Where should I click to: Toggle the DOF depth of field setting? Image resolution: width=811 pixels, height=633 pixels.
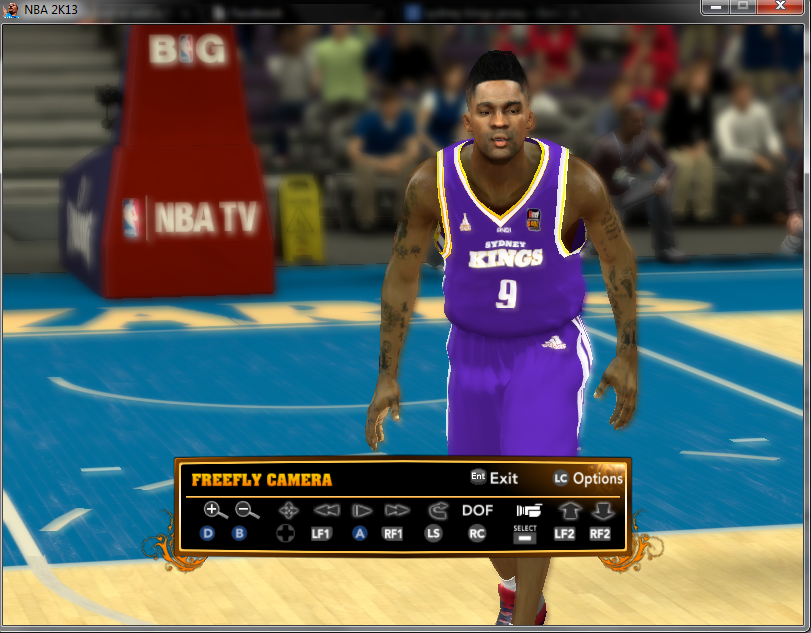tap(477, 510)
